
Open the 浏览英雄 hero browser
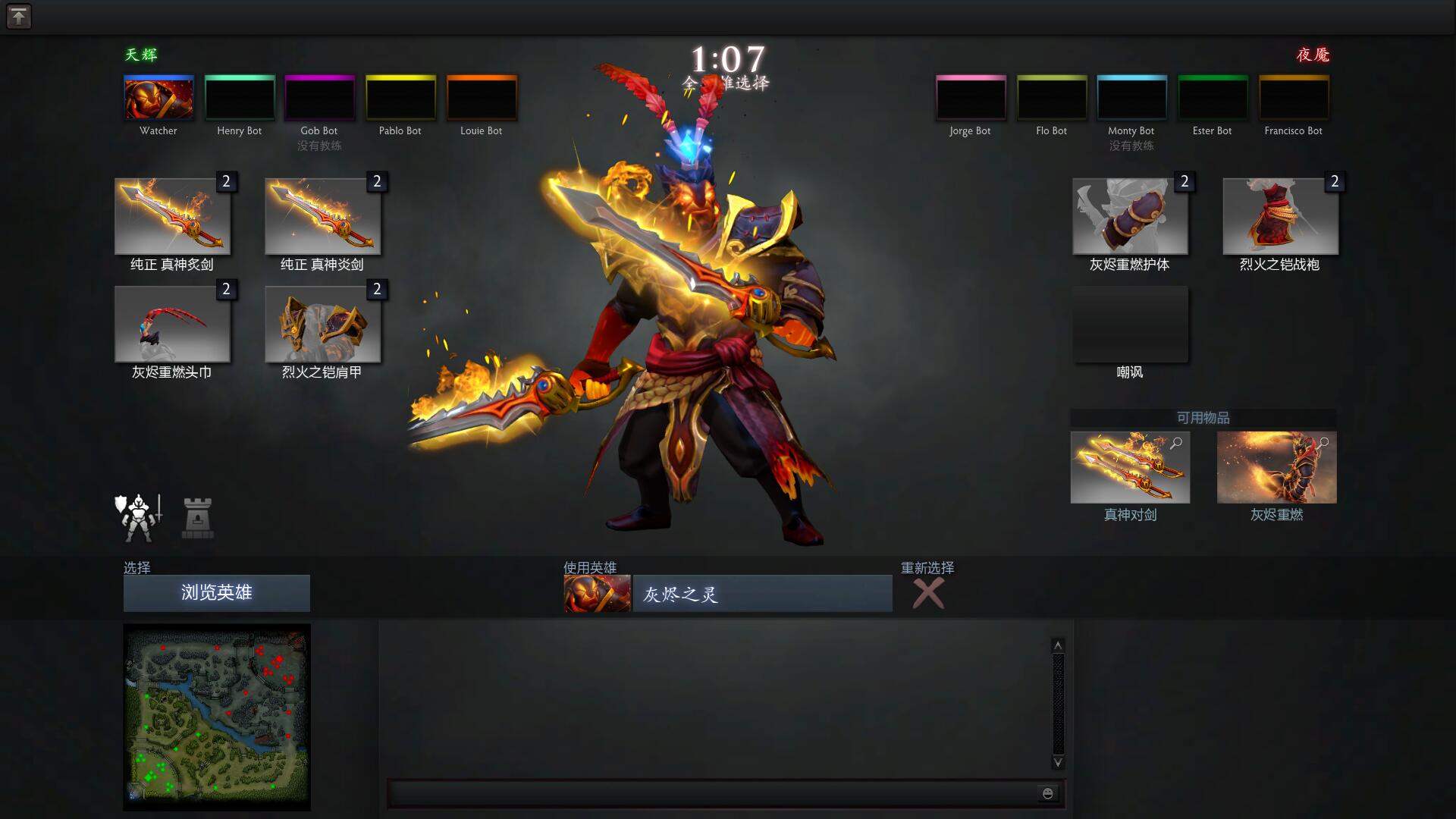[216, 593]
